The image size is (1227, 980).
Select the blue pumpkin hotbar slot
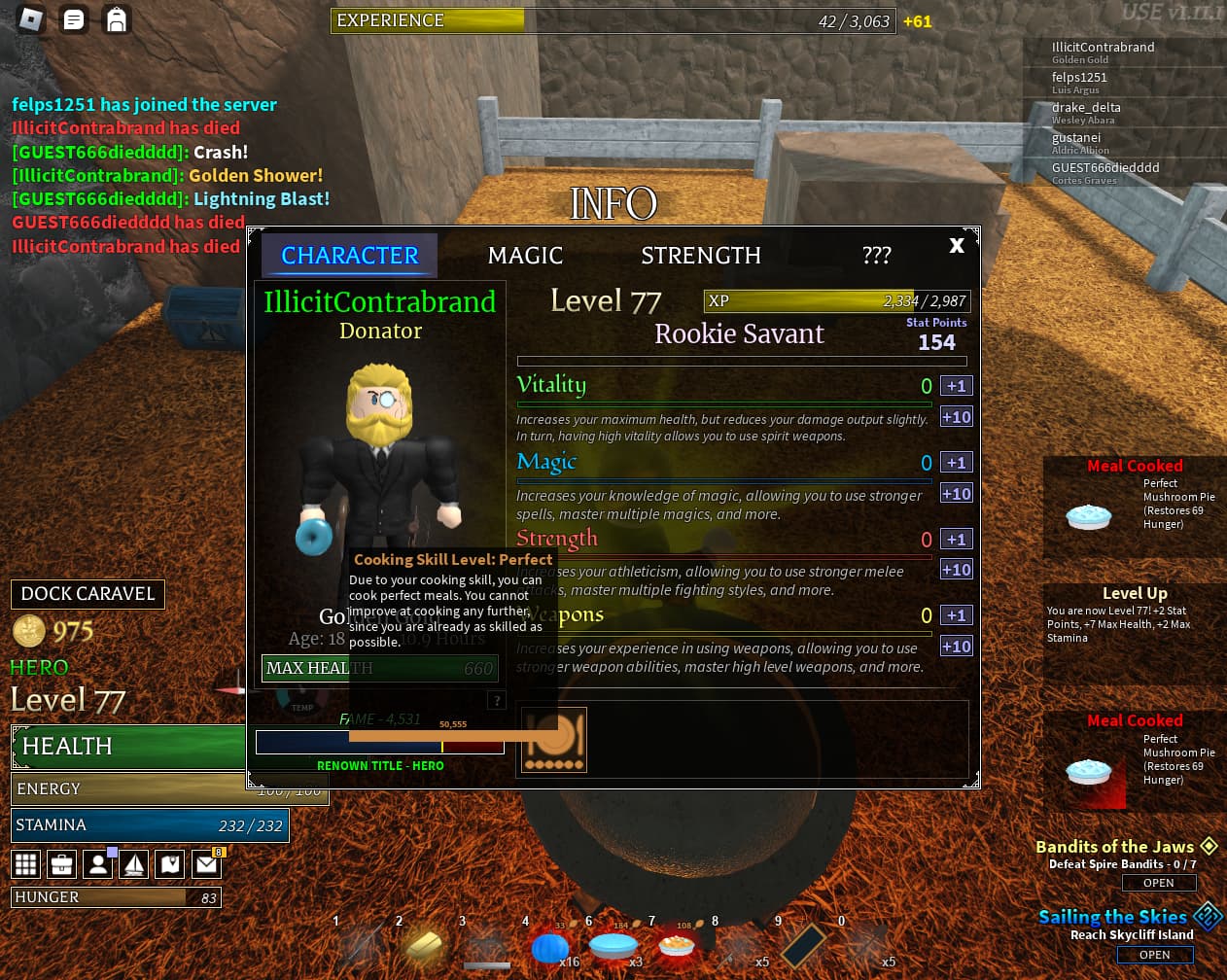[x=549, y=946]
